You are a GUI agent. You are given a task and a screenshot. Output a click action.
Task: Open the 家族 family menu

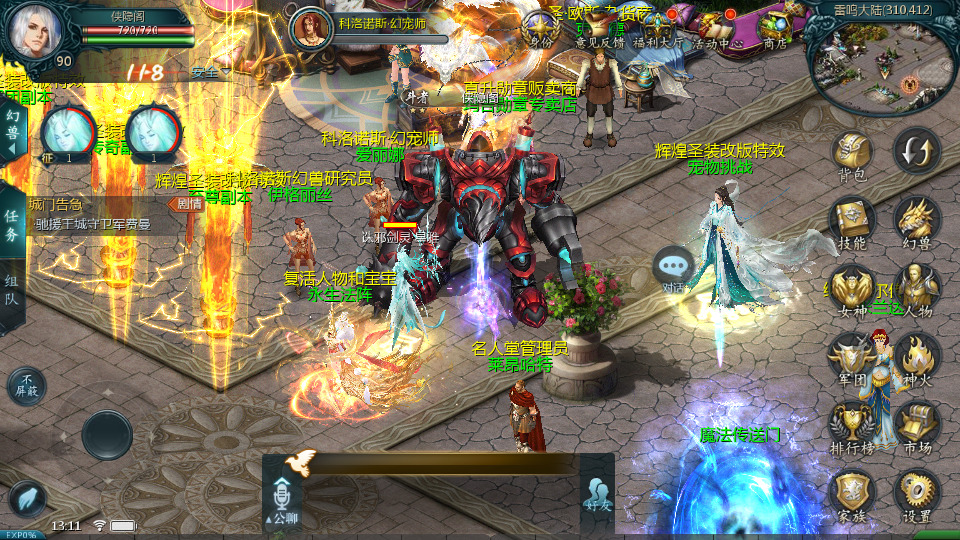tap(852, 494)
